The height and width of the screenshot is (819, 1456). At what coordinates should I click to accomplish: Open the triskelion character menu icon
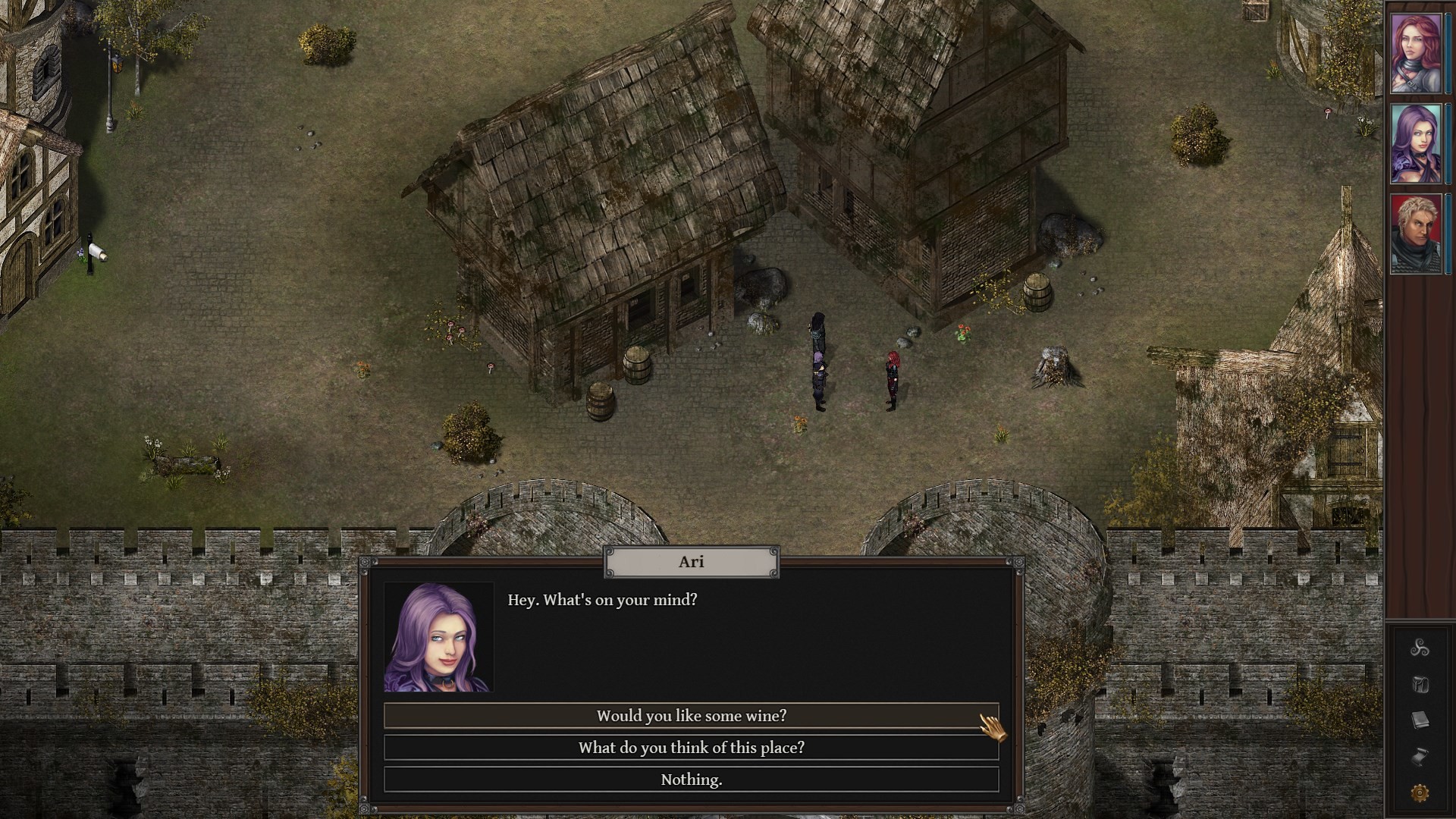1420,648
